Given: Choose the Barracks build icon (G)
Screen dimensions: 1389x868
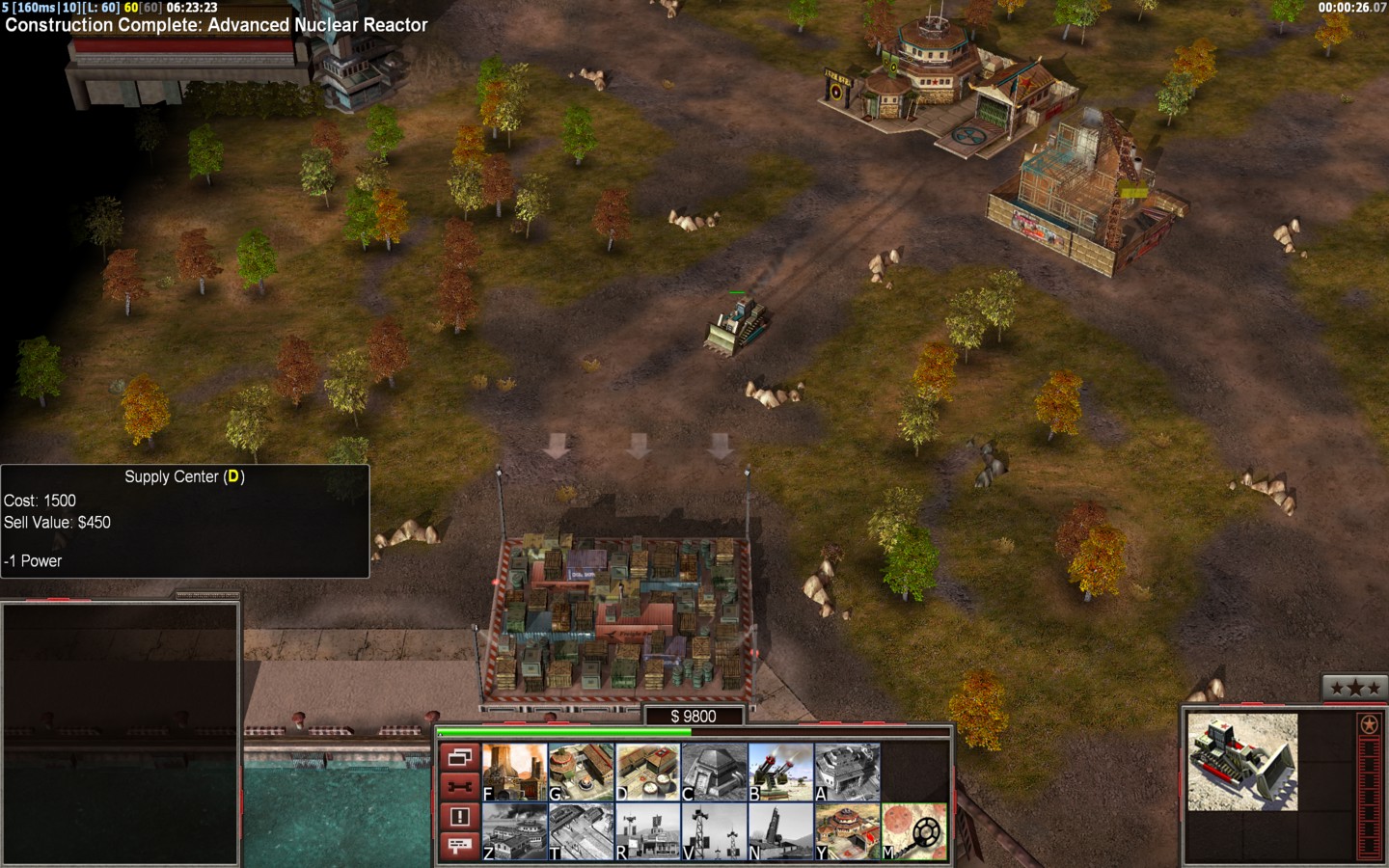Looking at the screenshot, I should point(582,772).
